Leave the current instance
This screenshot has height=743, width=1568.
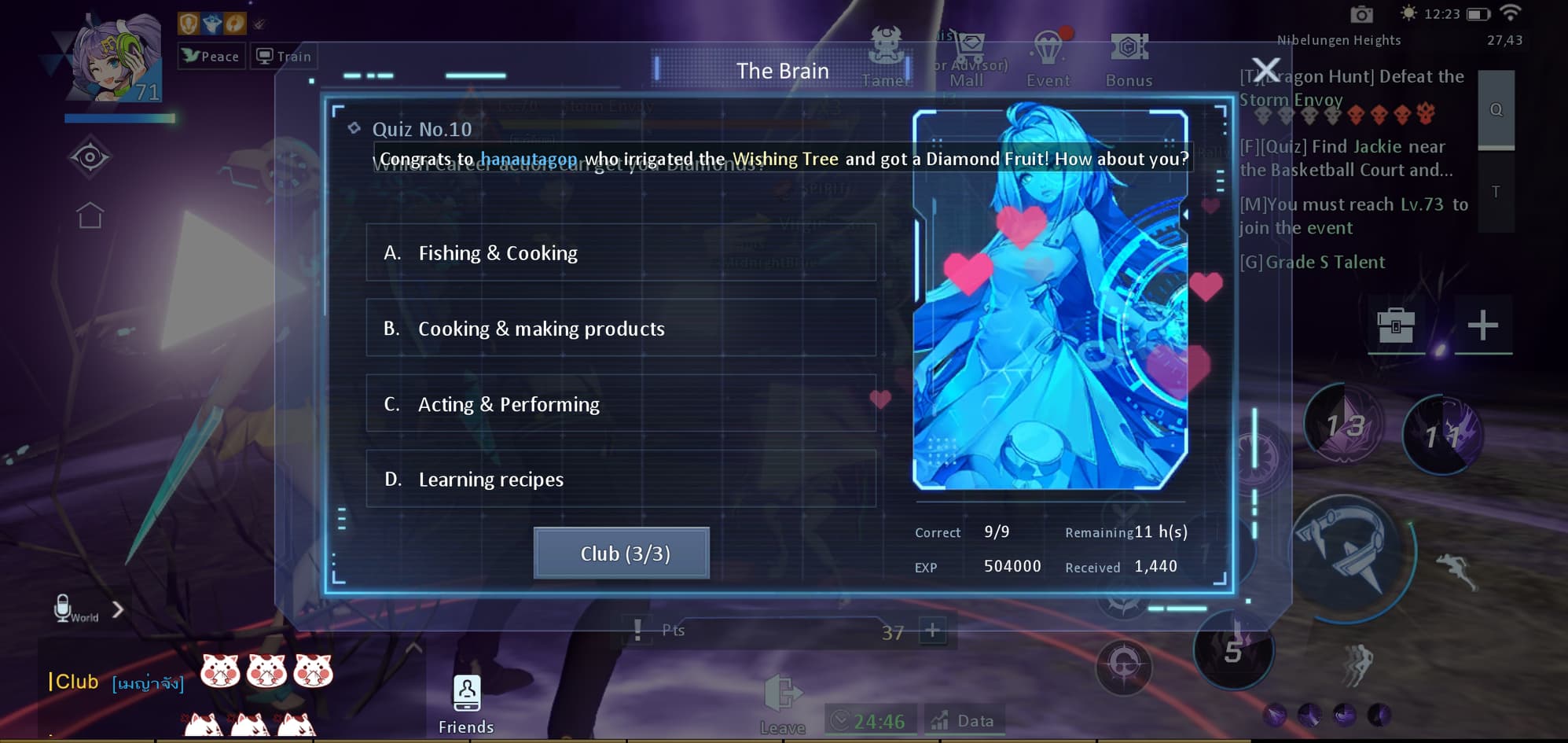pyautogui.click(x=783, y=704)
